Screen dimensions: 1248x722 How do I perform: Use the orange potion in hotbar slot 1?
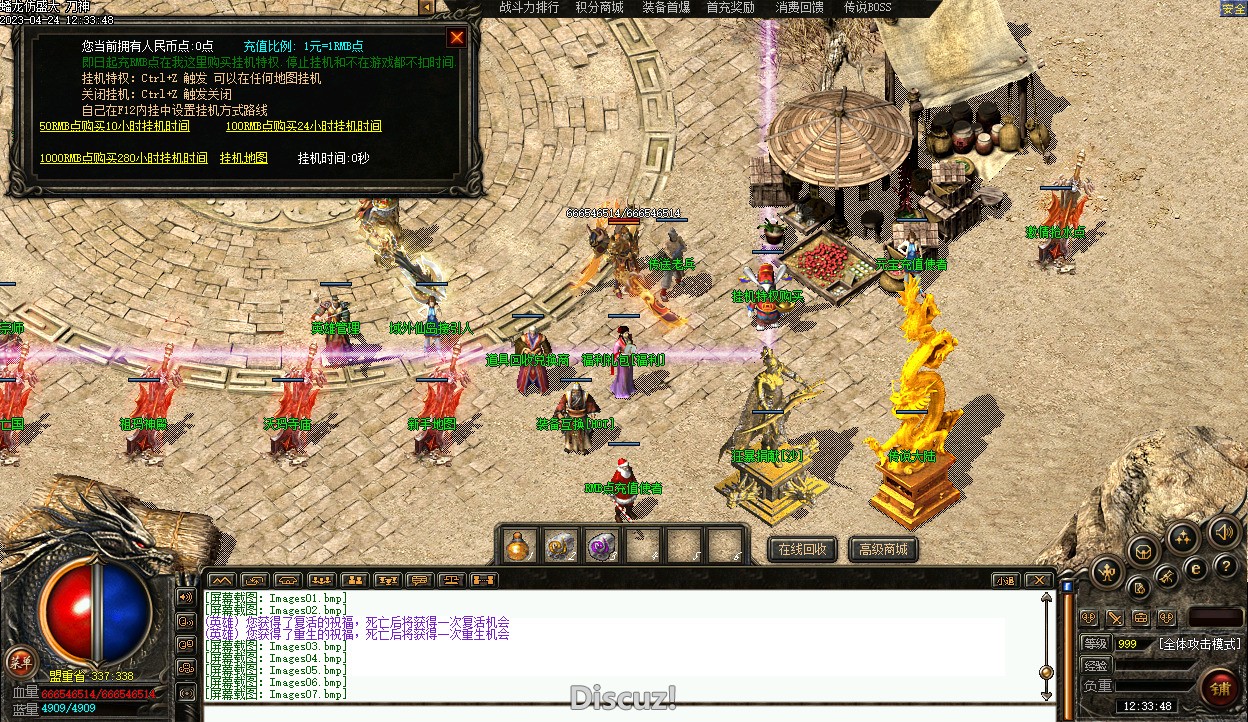(517, 546)
